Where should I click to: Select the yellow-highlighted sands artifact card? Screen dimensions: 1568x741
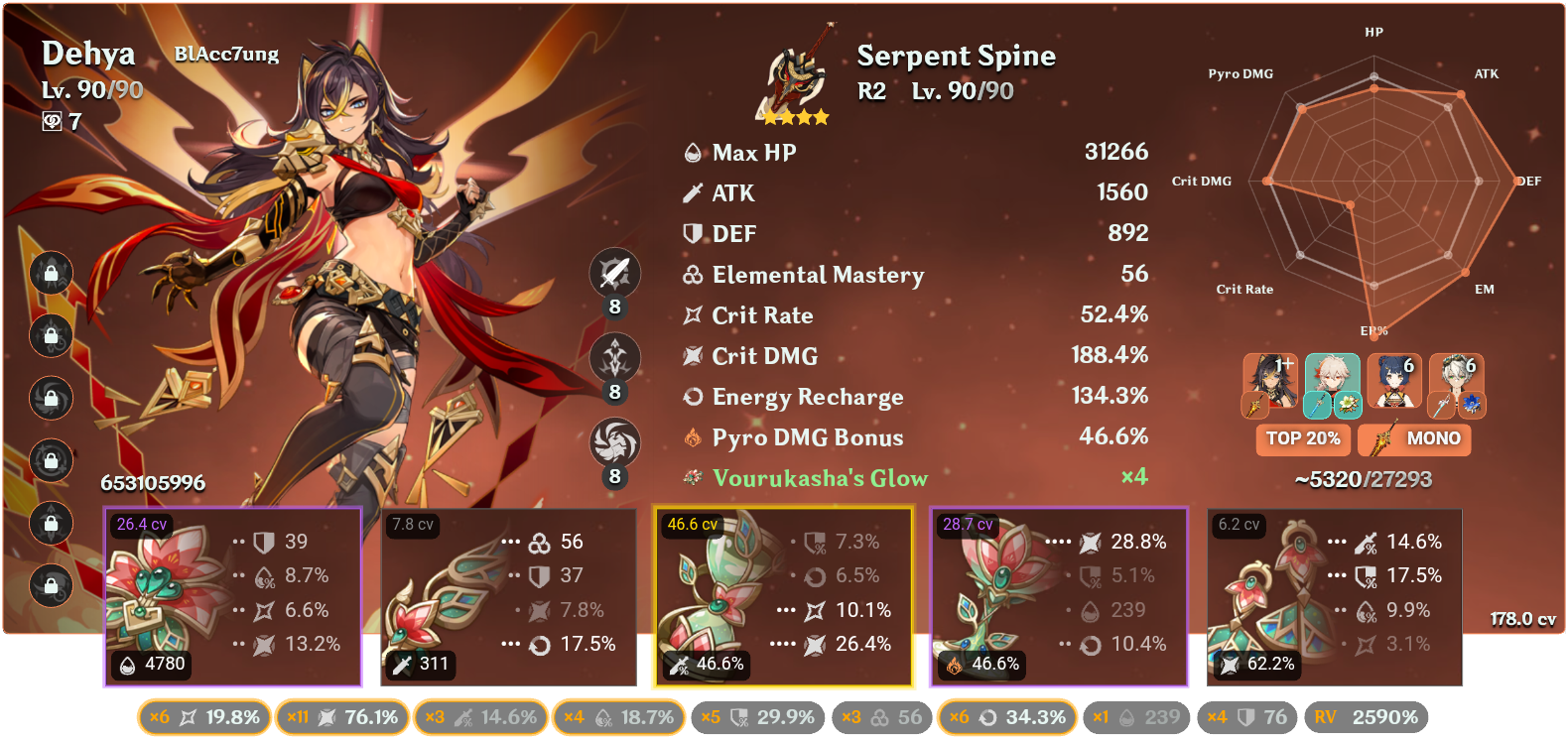click(783, 595)
